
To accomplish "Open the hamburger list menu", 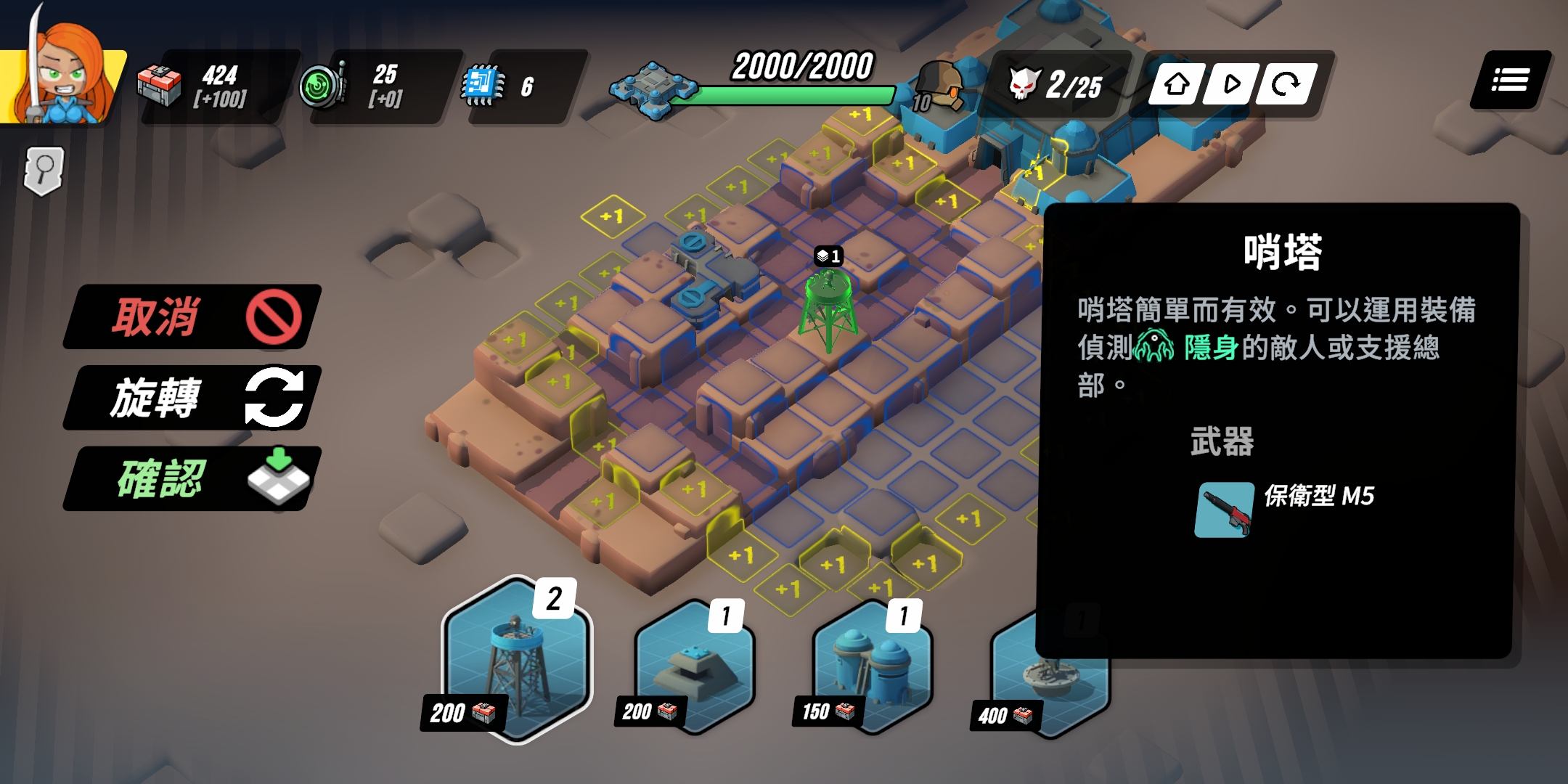I will (1510, 81).
